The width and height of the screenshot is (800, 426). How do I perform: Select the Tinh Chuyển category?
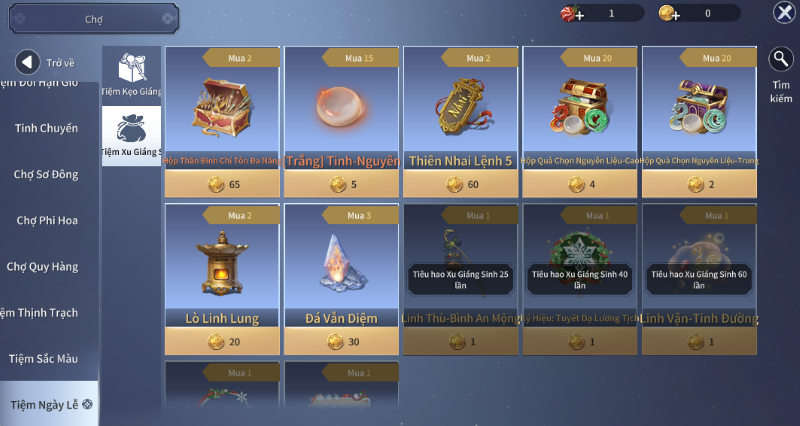pyautogui.click(x=47, y=128)
